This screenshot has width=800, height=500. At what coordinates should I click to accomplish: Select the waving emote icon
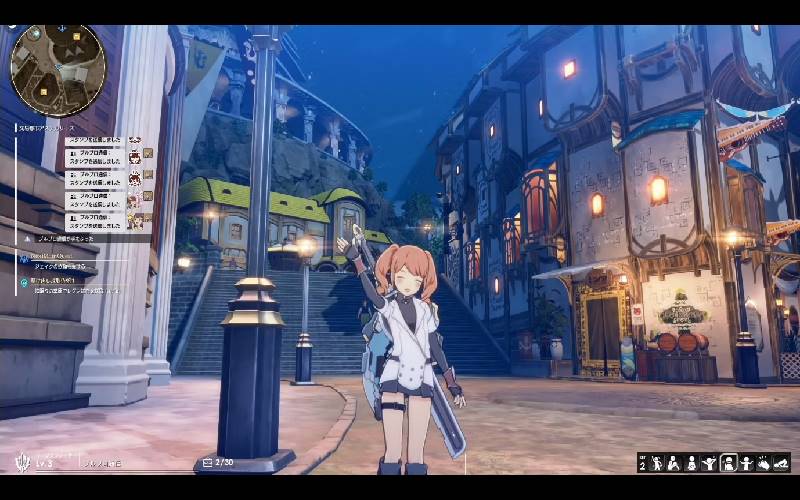(x=657, y=463)
